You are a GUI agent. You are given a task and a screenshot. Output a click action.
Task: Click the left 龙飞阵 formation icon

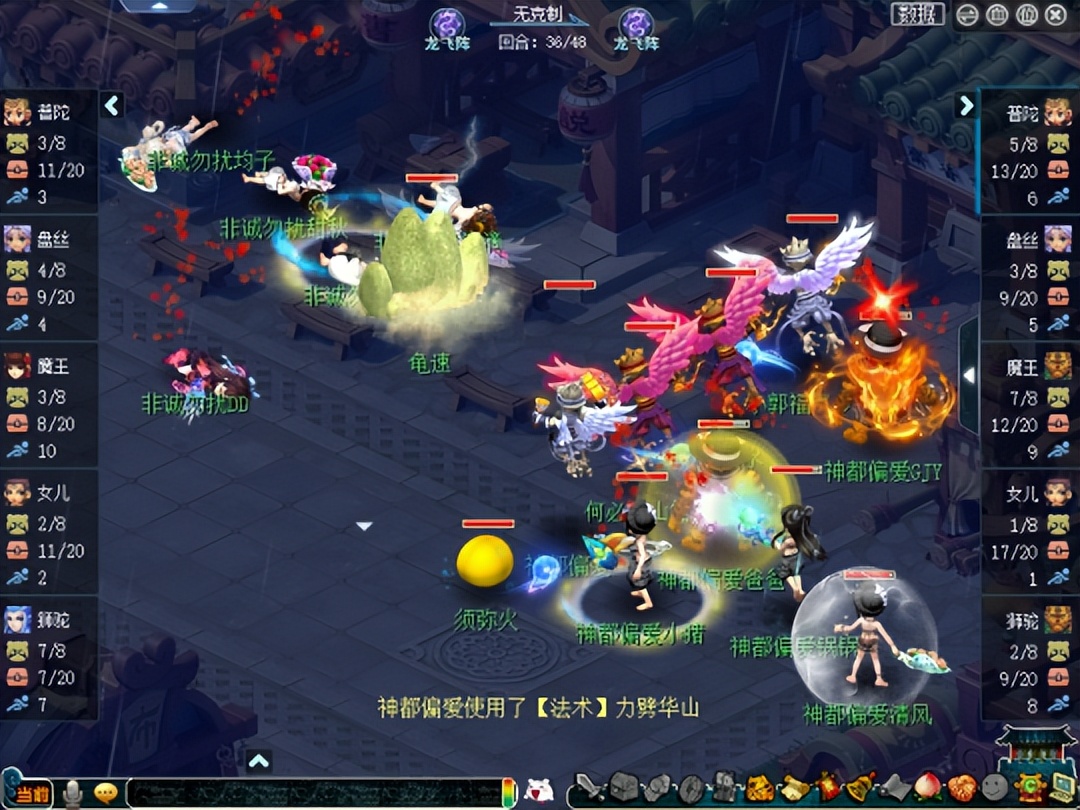click(447, 23)
